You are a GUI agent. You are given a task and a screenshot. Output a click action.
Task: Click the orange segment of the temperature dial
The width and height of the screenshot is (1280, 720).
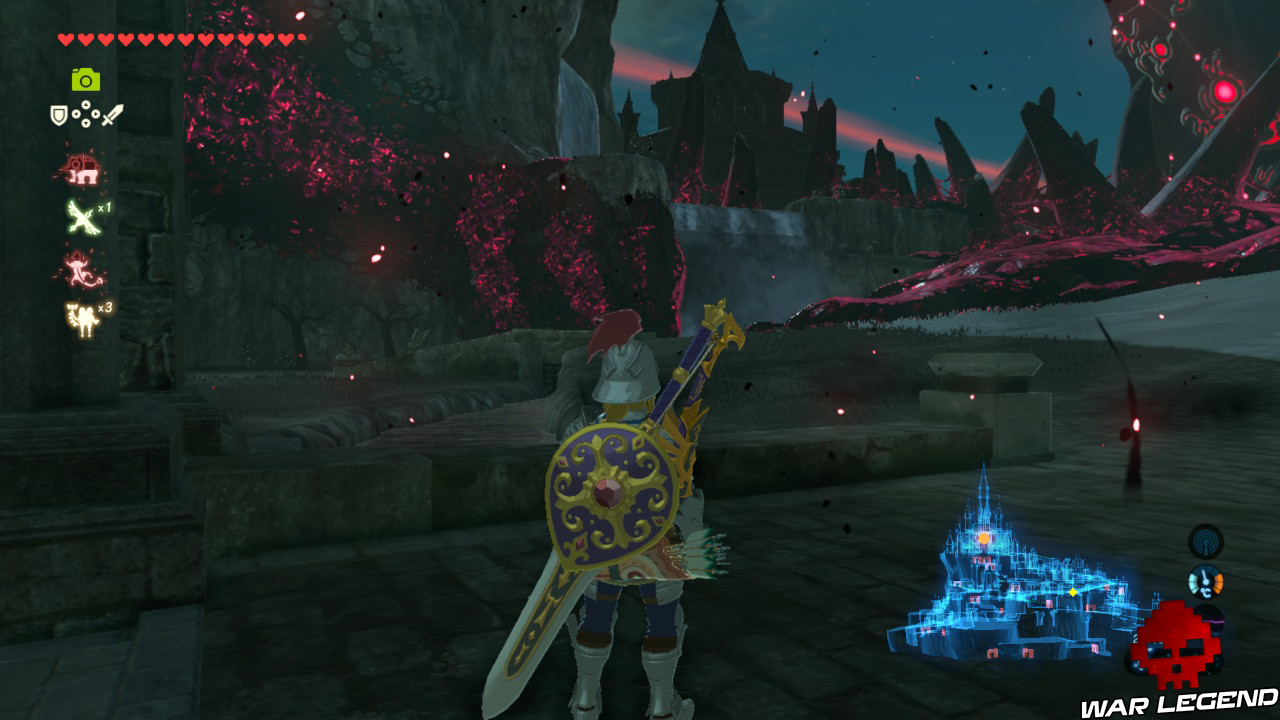1218,582
